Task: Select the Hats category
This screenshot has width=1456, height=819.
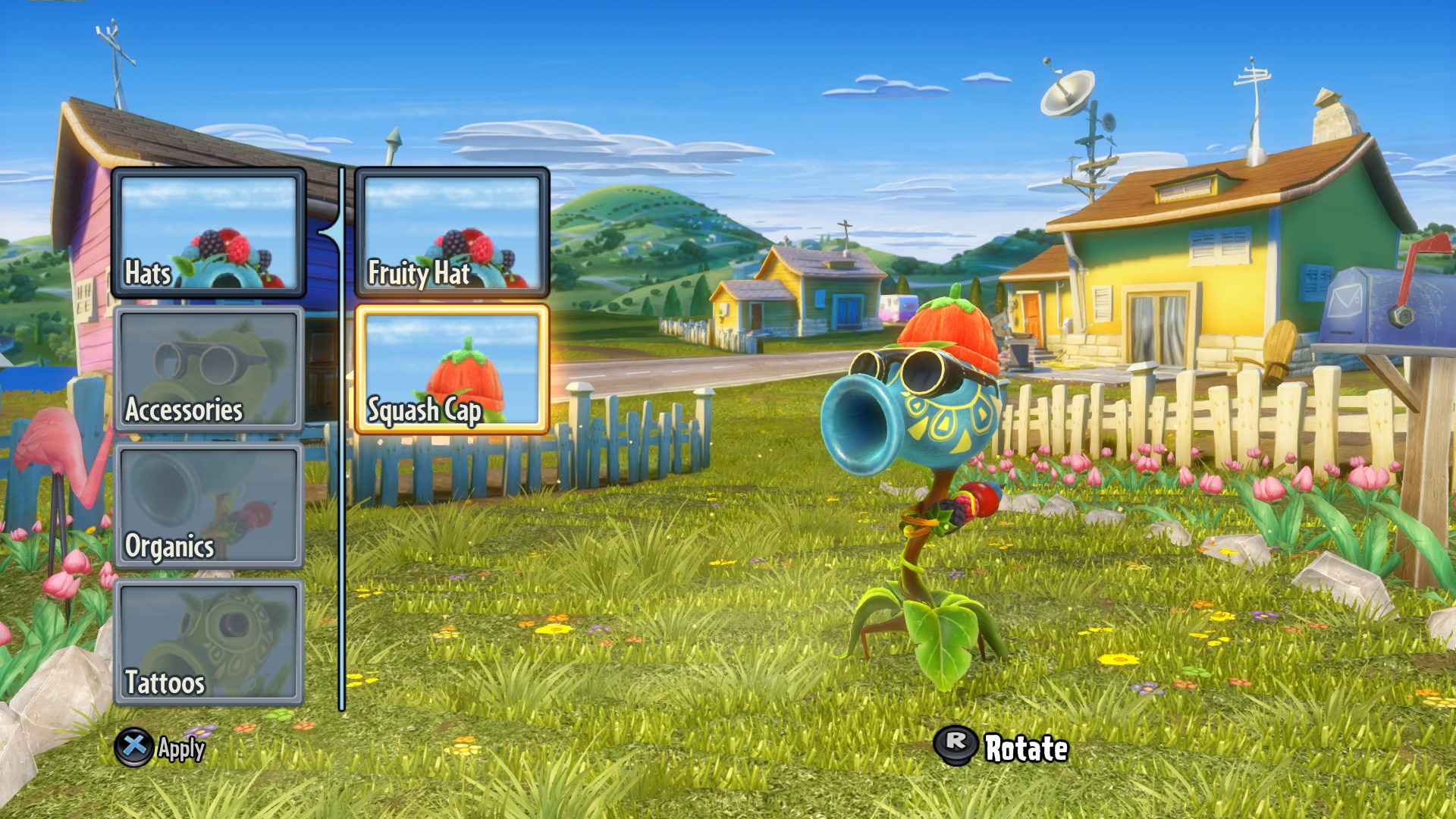Action: tap(209, 232)
